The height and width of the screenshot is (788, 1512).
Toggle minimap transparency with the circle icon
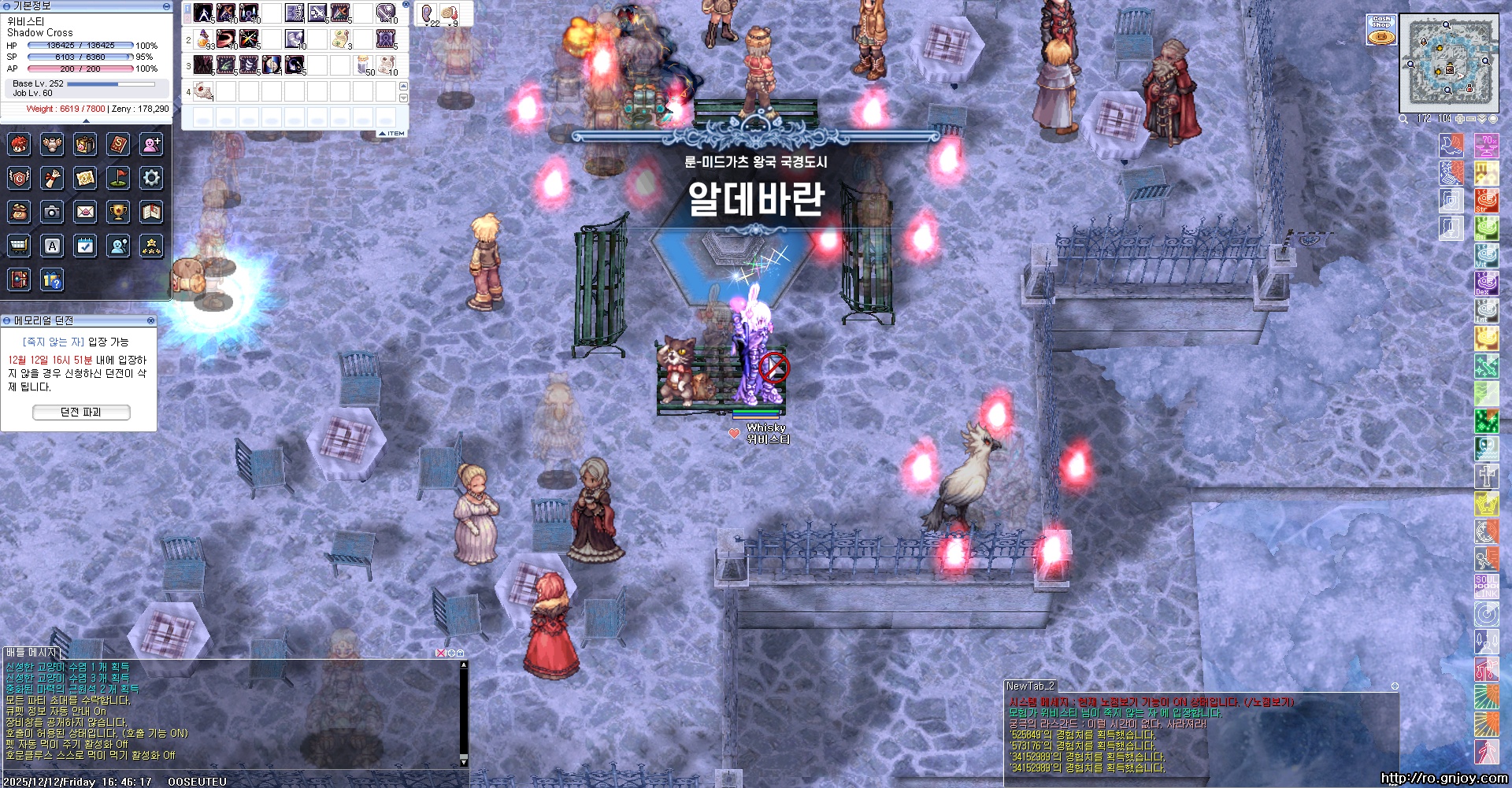pos(1494,119)
